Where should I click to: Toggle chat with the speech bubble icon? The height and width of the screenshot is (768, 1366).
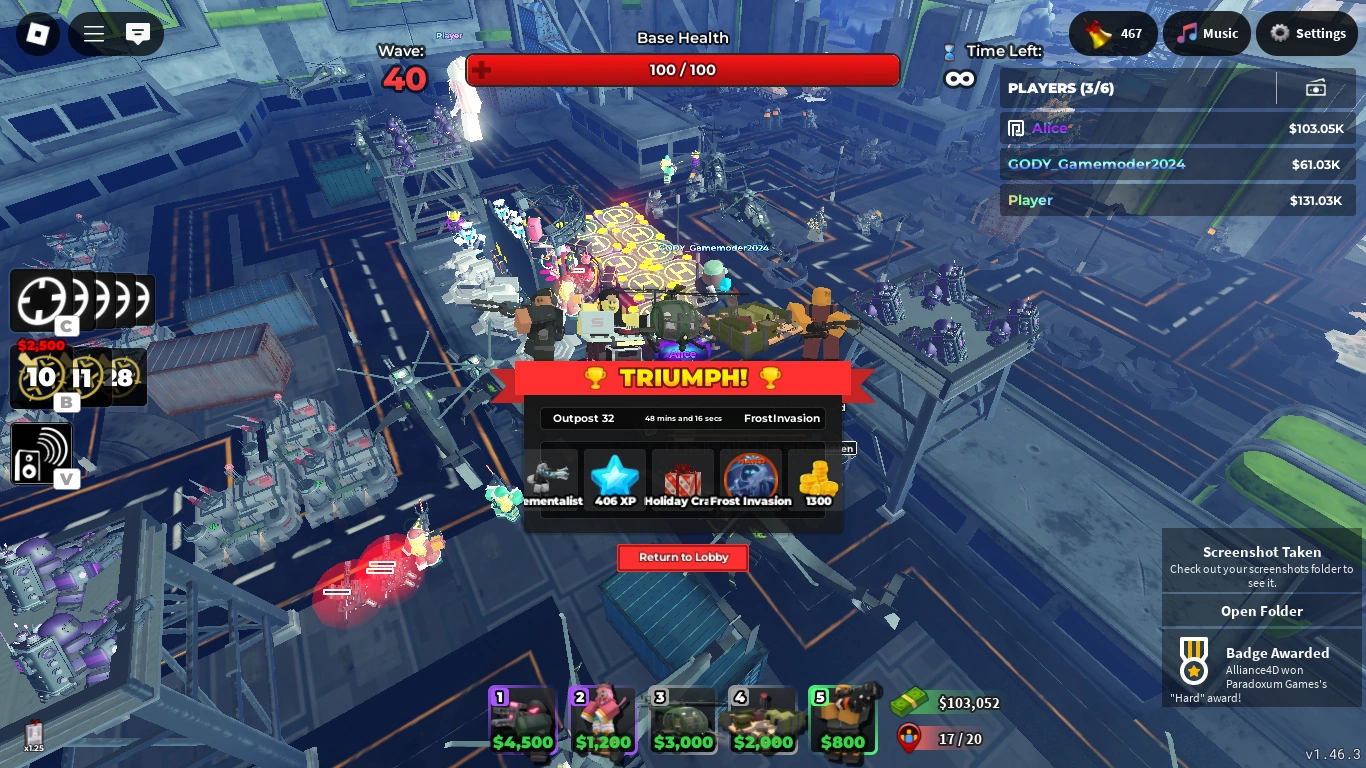point(138,33)
